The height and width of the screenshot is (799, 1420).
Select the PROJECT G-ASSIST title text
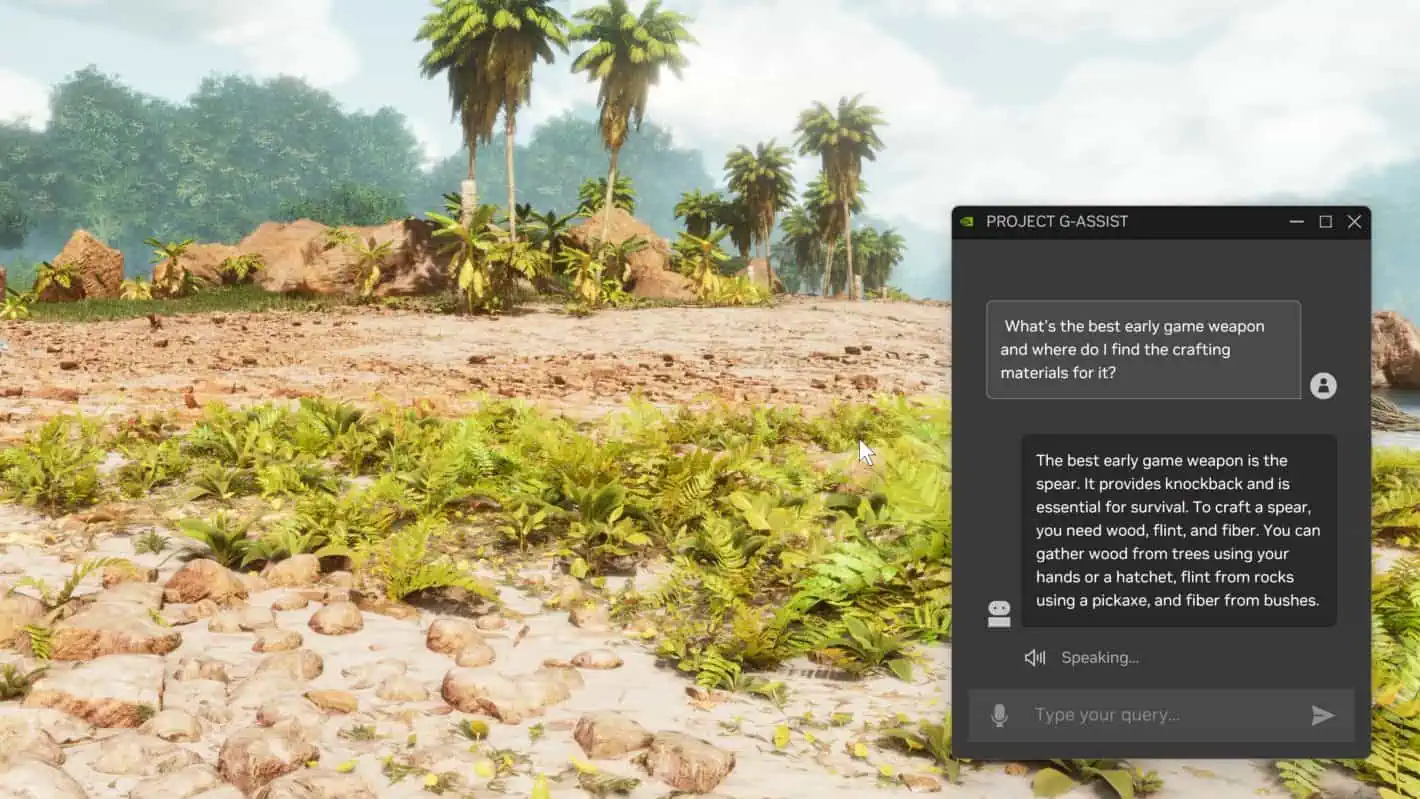click(x=1057, y=221)
